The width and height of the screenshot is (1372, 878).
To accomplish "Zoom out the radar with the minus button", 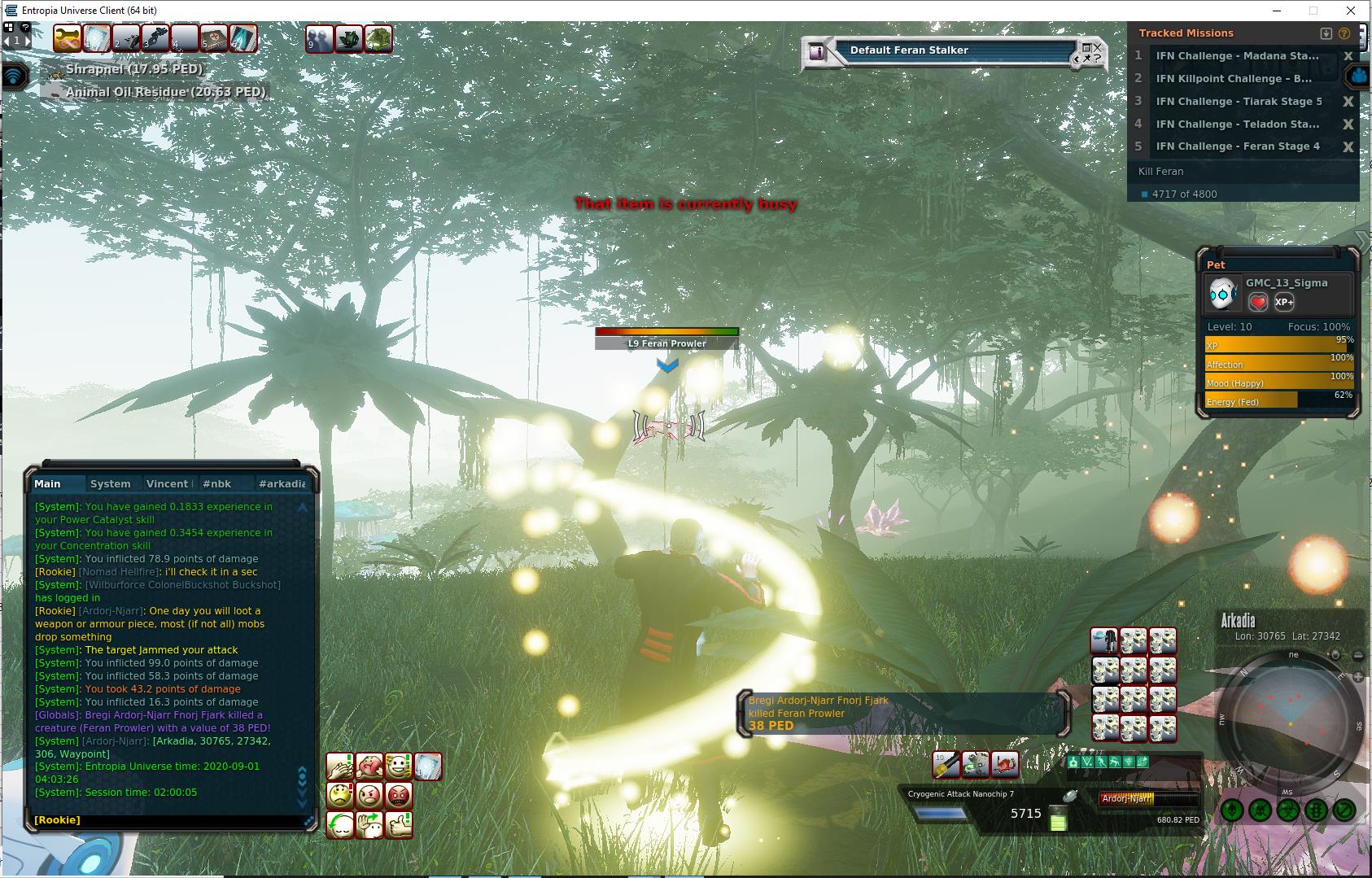I will pyautogui.click(x=1358, y=655).
